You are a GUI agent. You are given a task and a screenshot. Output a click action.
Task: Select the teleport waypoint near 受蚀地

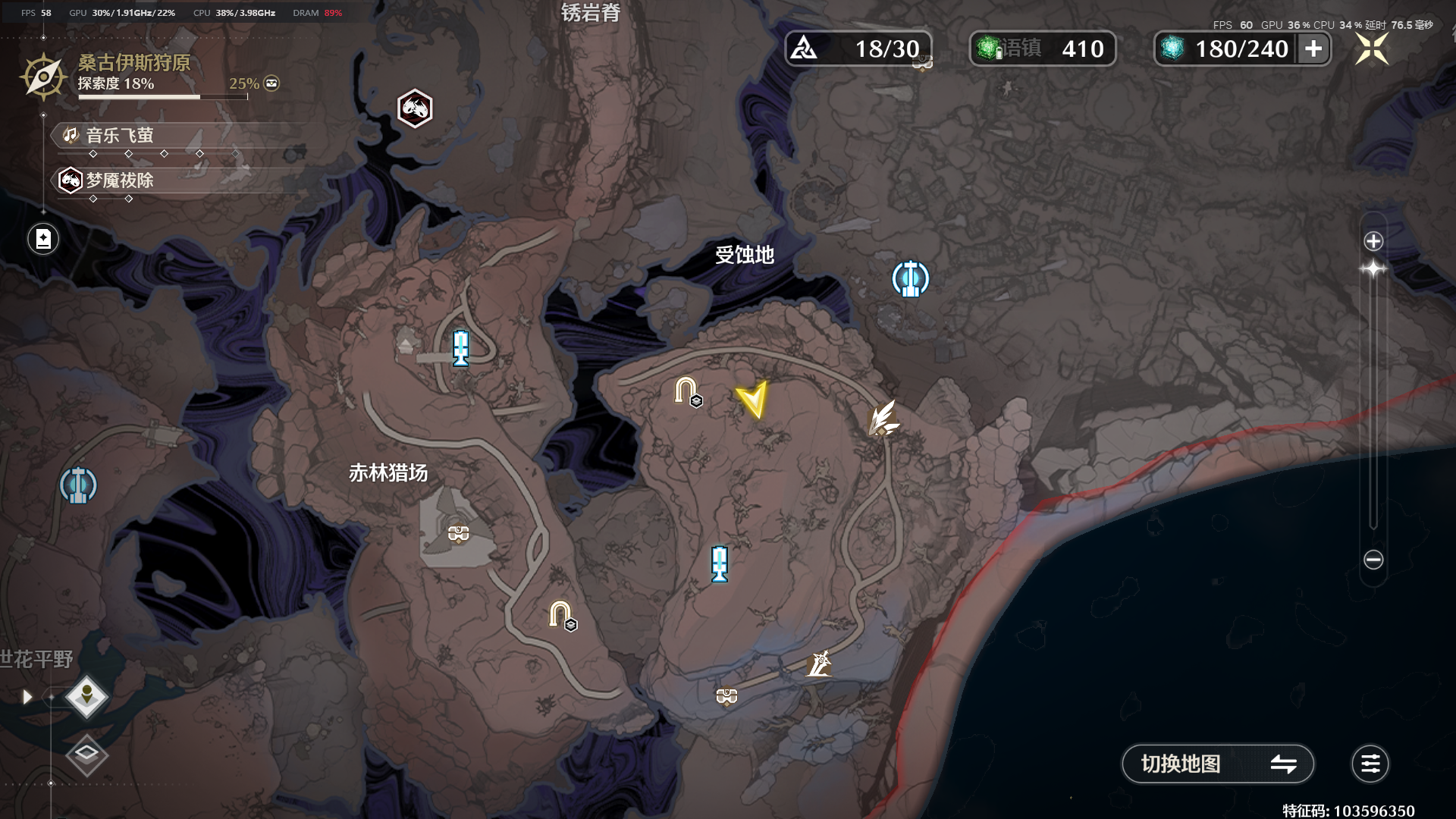(909, 278)
